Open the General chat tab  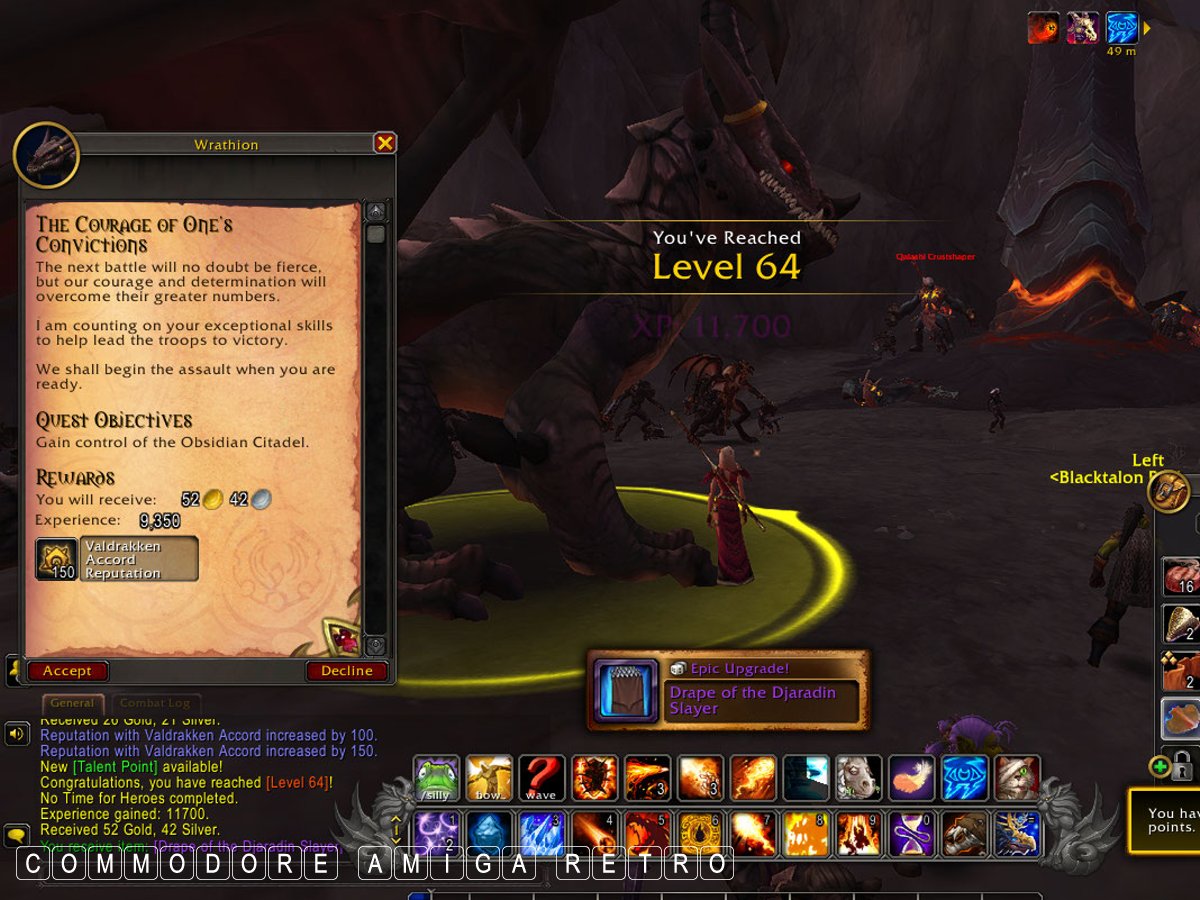pyautogui.click(x=73, y=703)
